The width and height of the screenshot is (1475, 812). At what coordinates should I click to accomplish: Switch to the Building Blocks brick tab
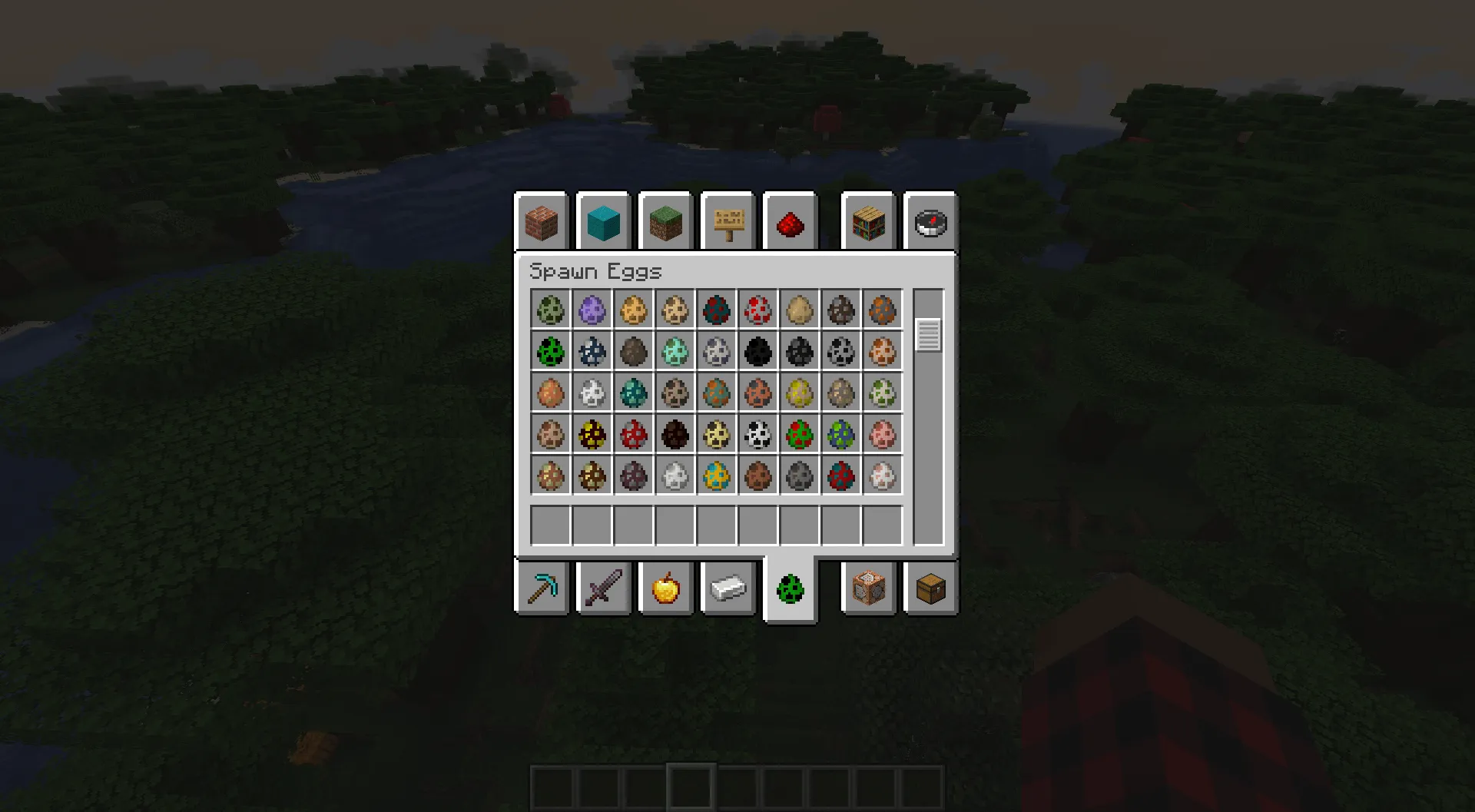(x=542, y=223)
